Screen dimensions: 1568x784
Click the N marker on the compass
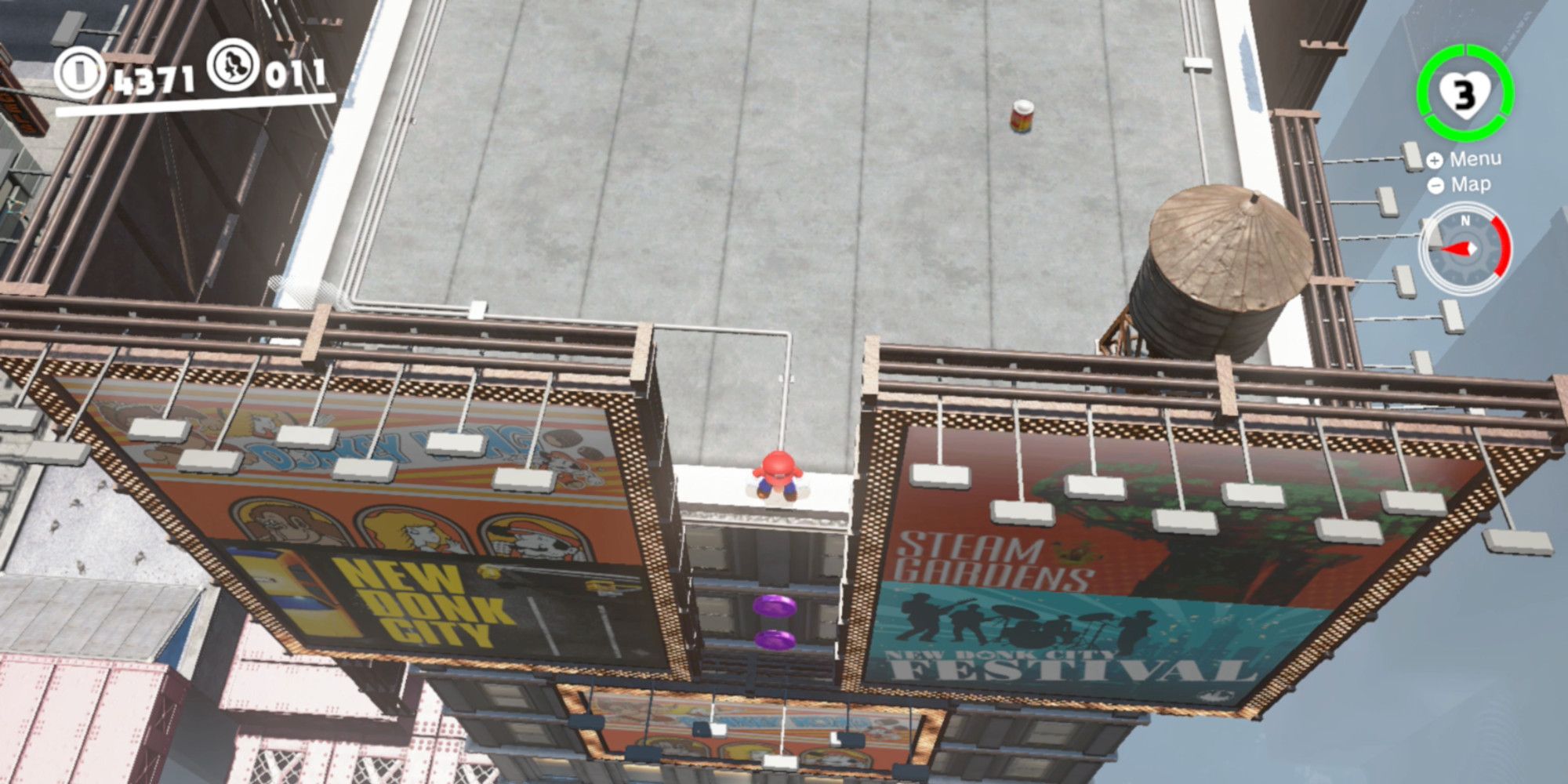coord(1465,222)
